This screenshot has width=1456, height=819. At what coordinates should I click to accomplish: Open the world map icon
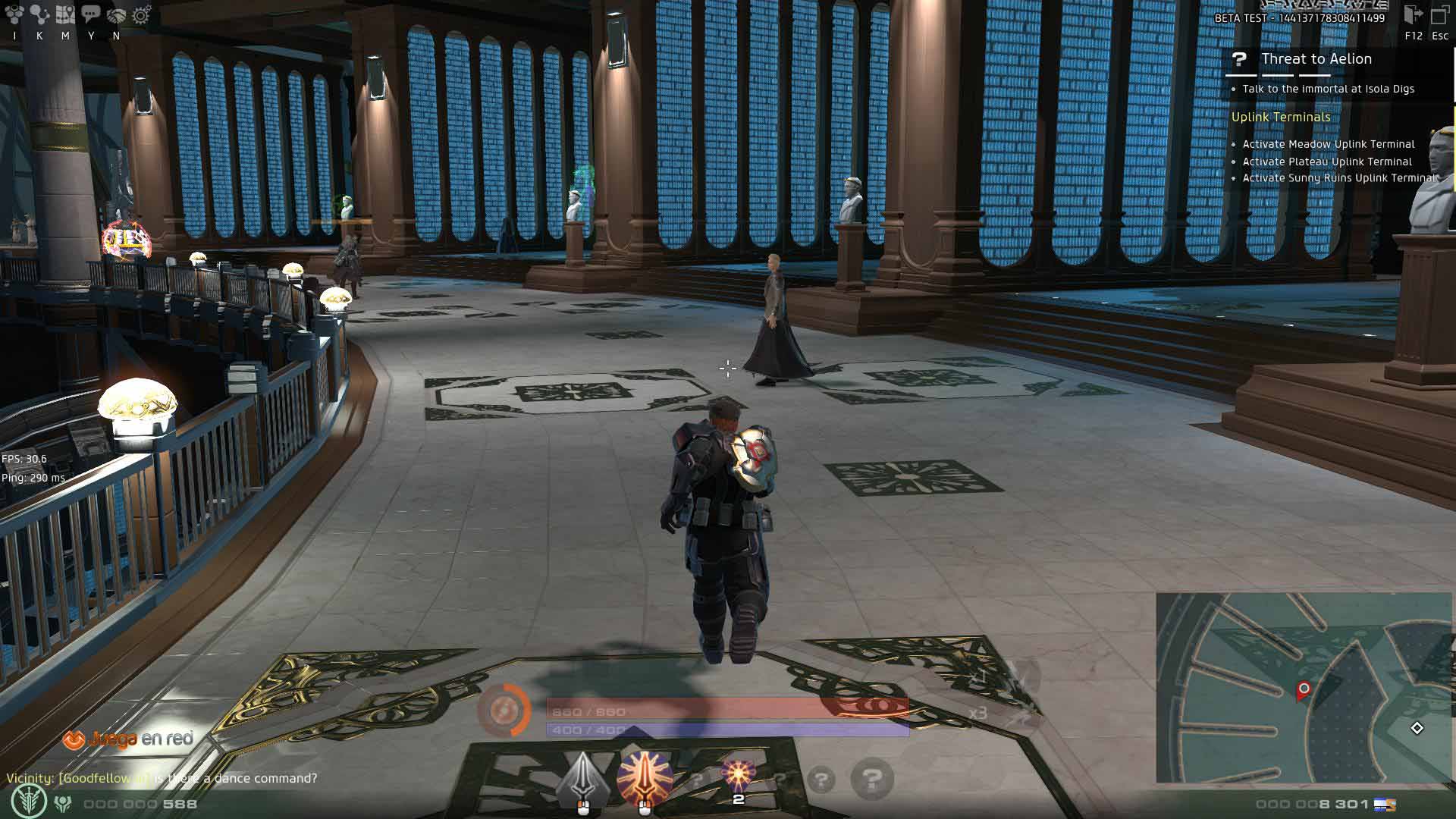tap(65, 14)
